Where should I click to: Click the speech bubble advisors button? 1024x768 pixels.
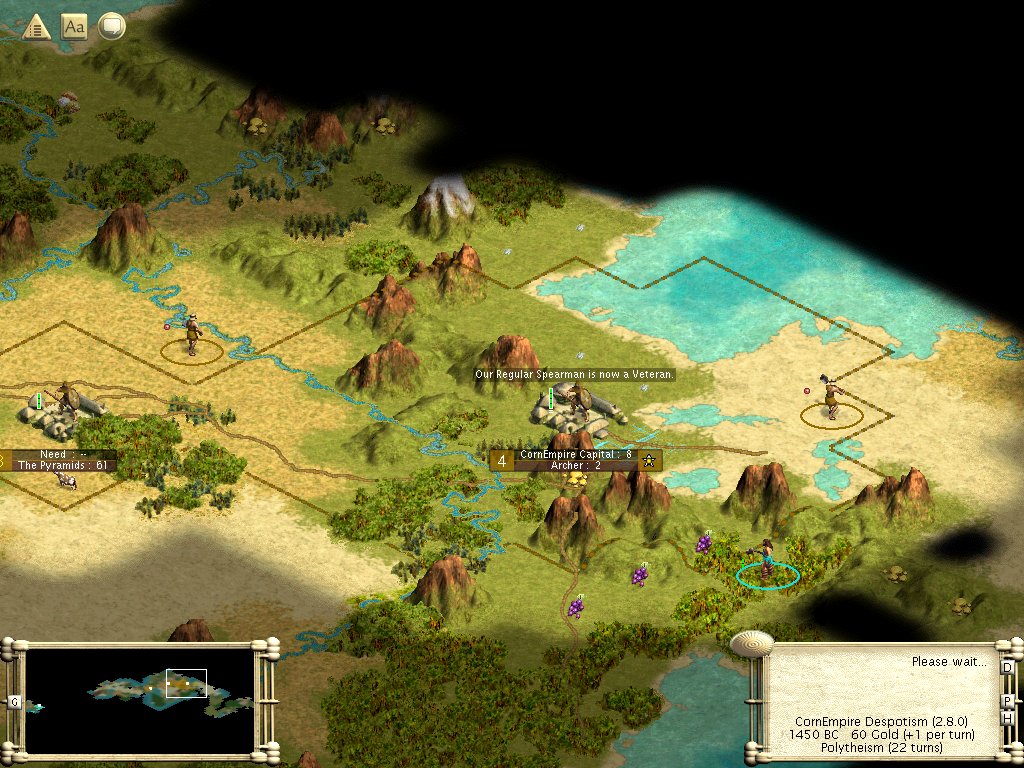tap(111, 26)
